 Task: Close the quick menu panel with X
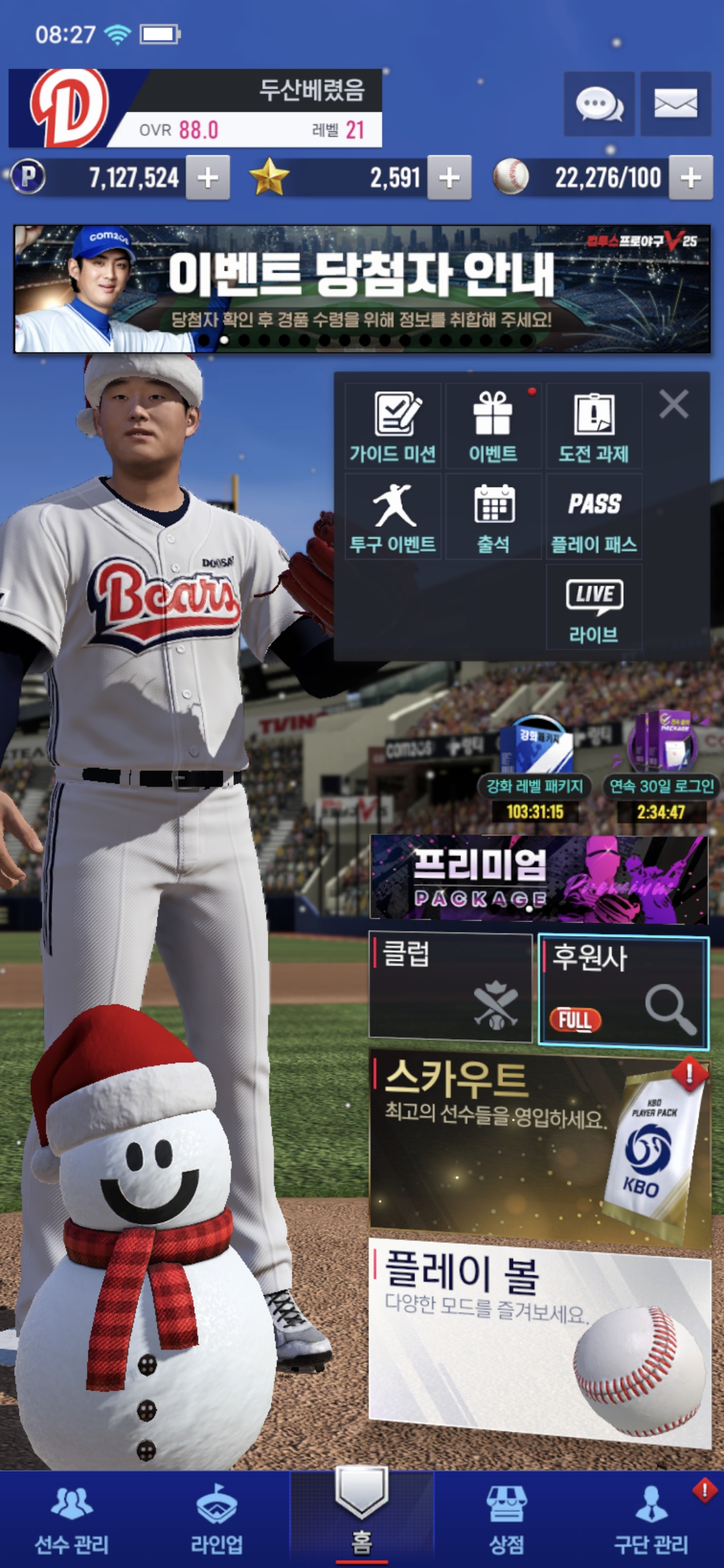(674, 405)
